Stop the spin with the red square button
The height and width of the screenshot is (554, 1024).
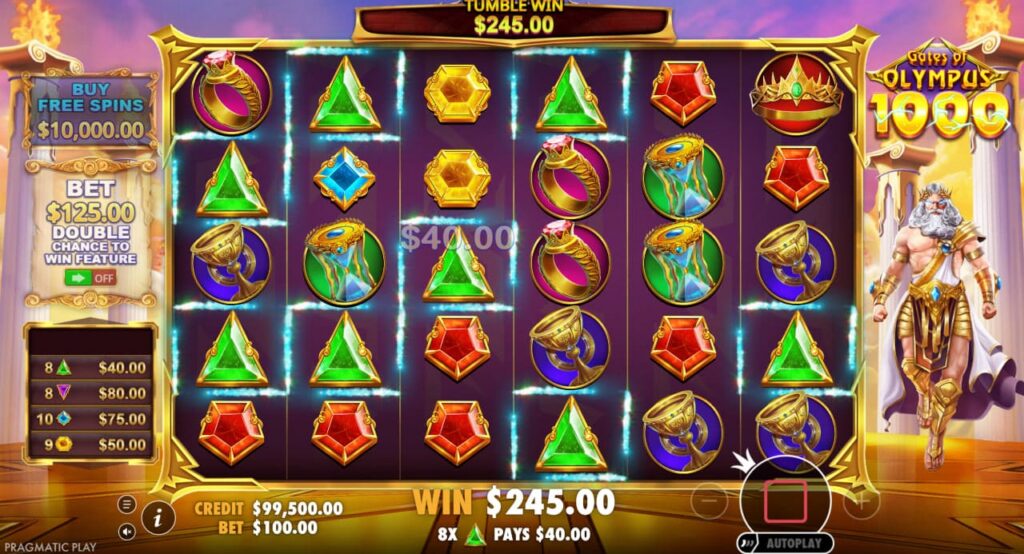pos(785,500)
